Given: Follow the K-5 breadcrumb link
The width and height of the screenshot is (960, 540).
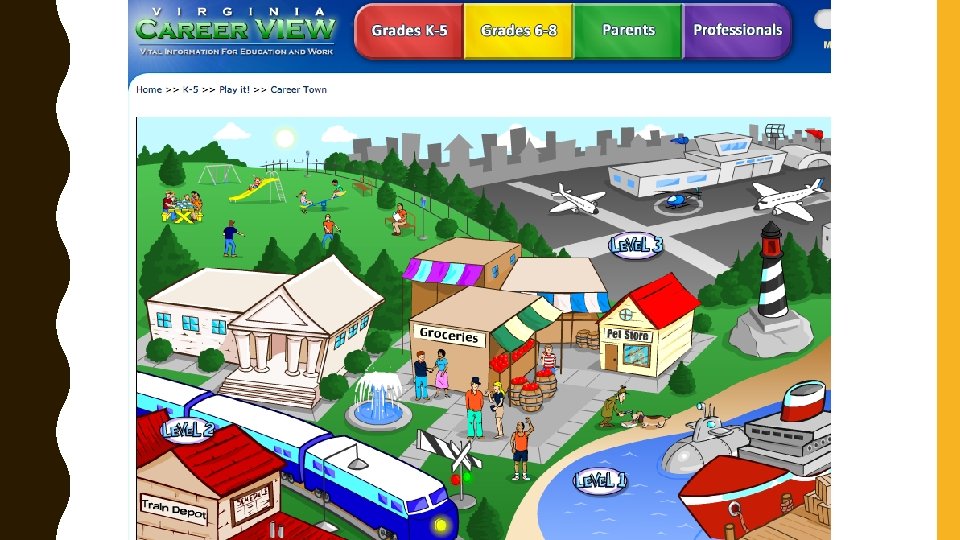Looking at the screenshot, I should (189, 90).
